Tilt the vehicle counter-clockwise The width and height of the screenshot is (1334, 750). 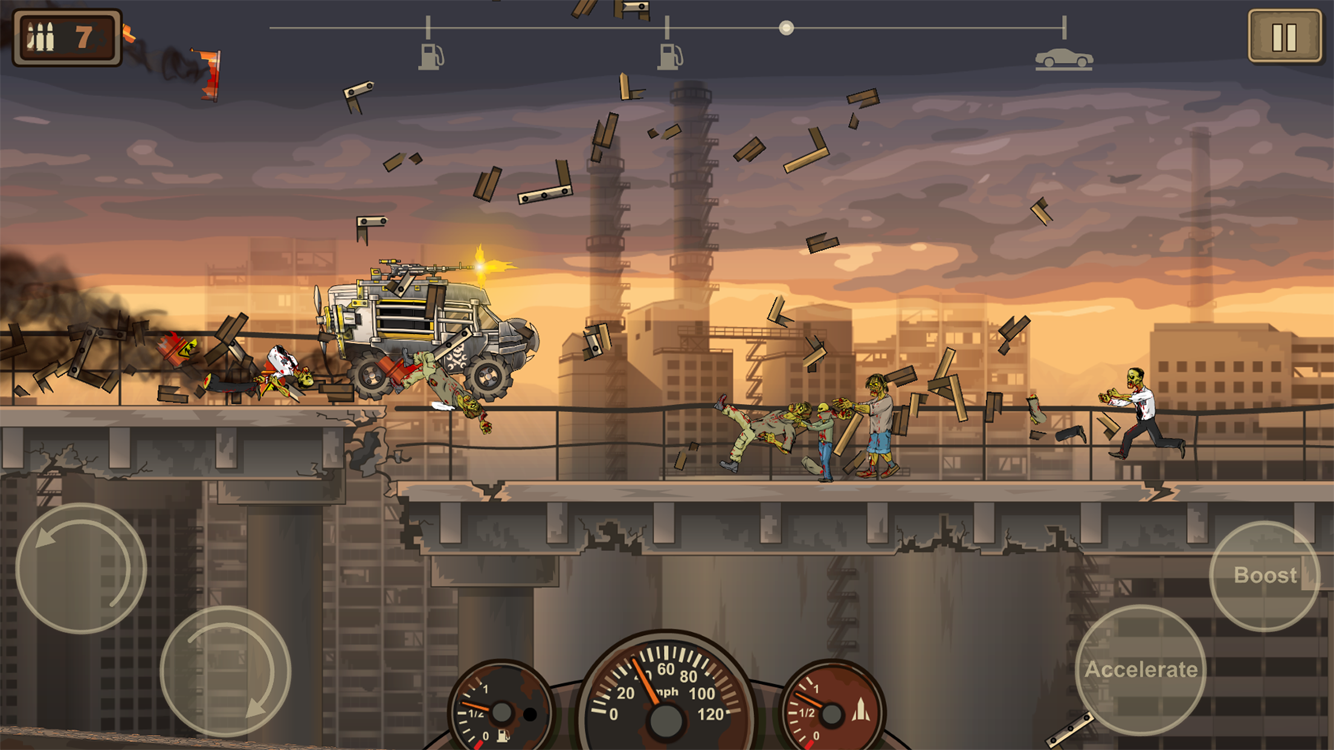pyautogui.click(x=81, y=568)
